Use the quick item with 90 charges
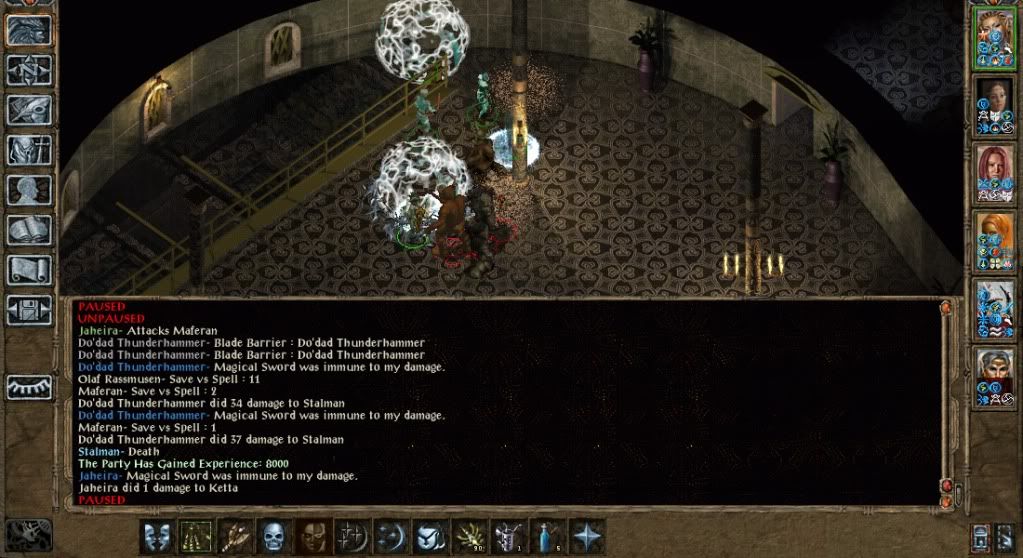 [x=470, y=537]
